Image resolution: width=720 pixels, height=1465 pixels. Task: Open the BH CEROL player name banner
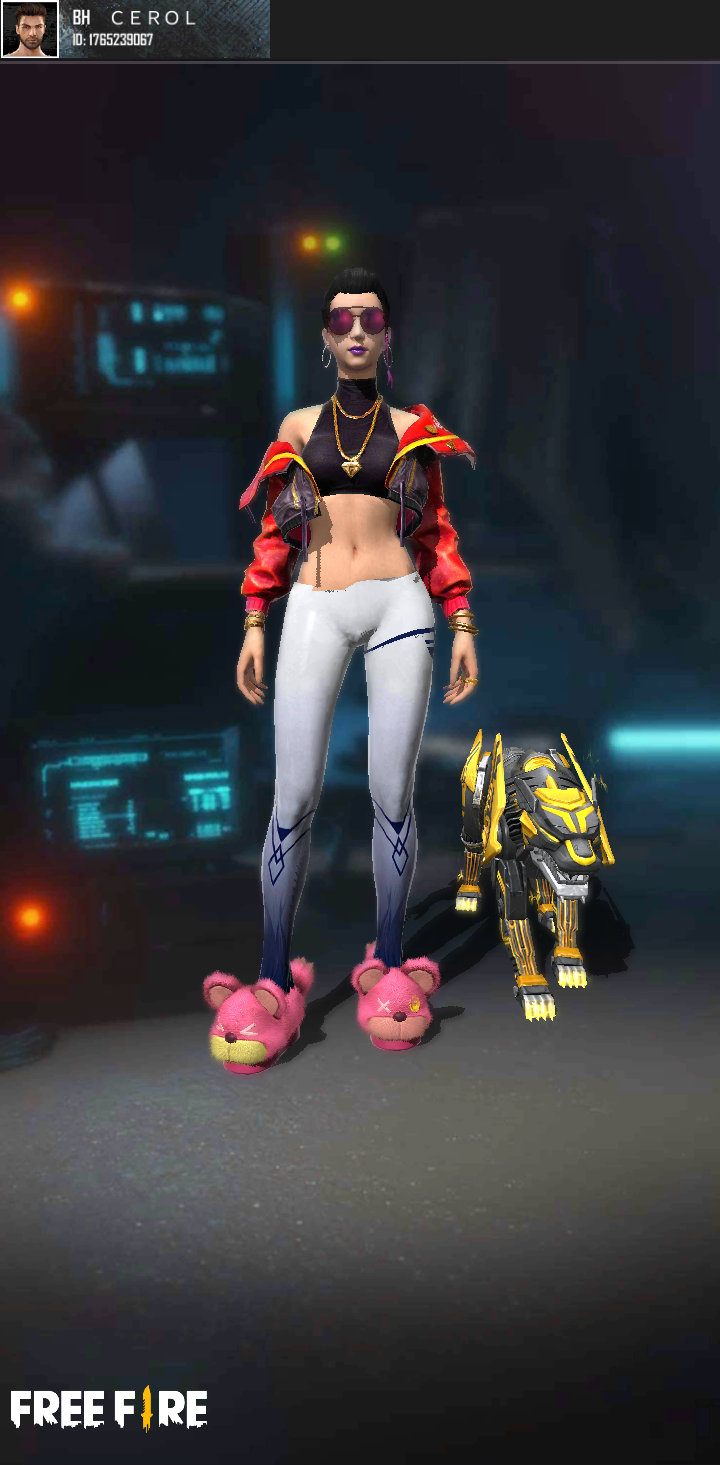click(165, 29)
